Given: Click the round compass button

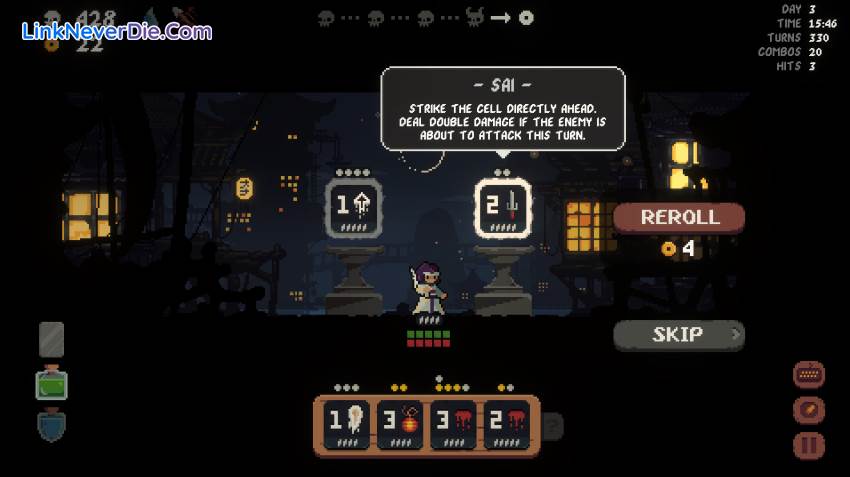Looking at the screenshot, I should click(x=809, y=410).
